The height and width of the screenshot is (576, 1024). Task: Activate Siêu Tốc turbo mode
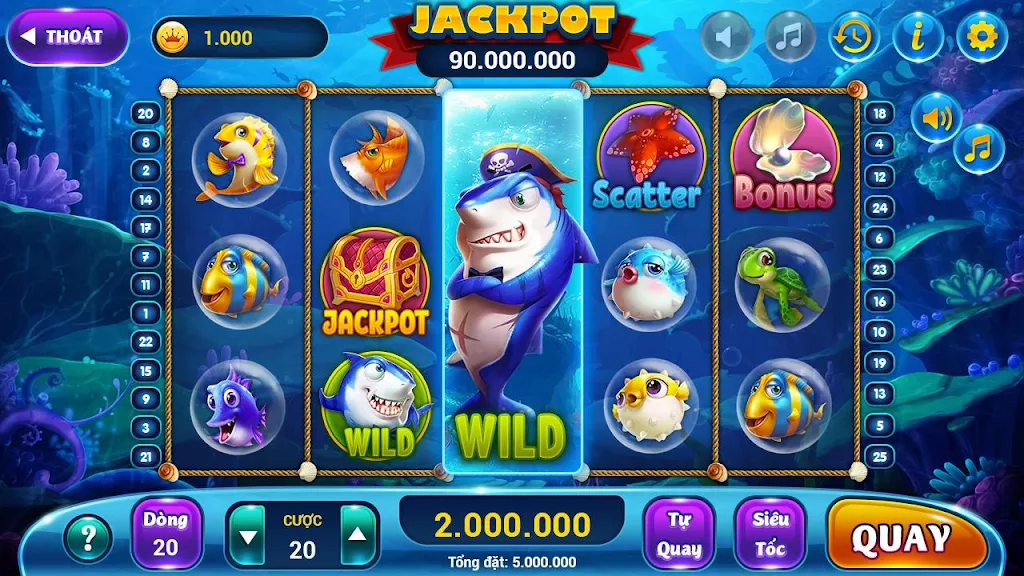click(x=770, y=534)
